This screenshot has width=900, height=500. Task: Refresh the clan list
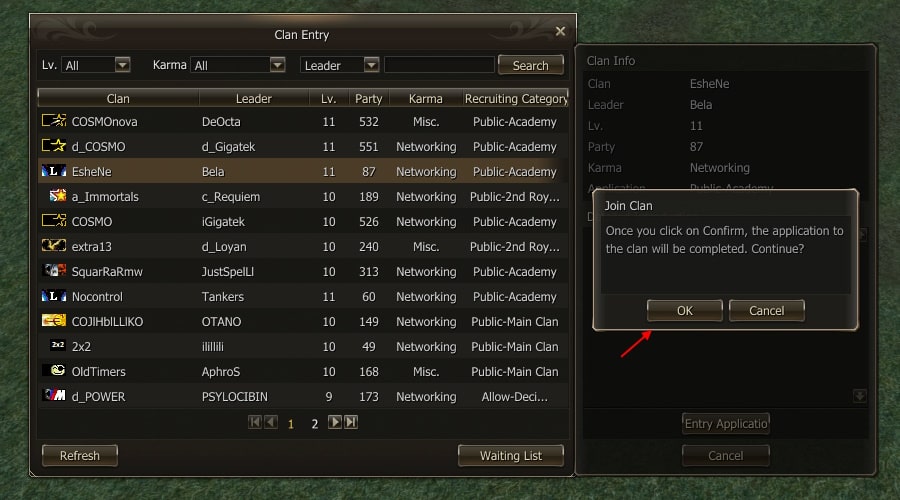click(80, 455)
